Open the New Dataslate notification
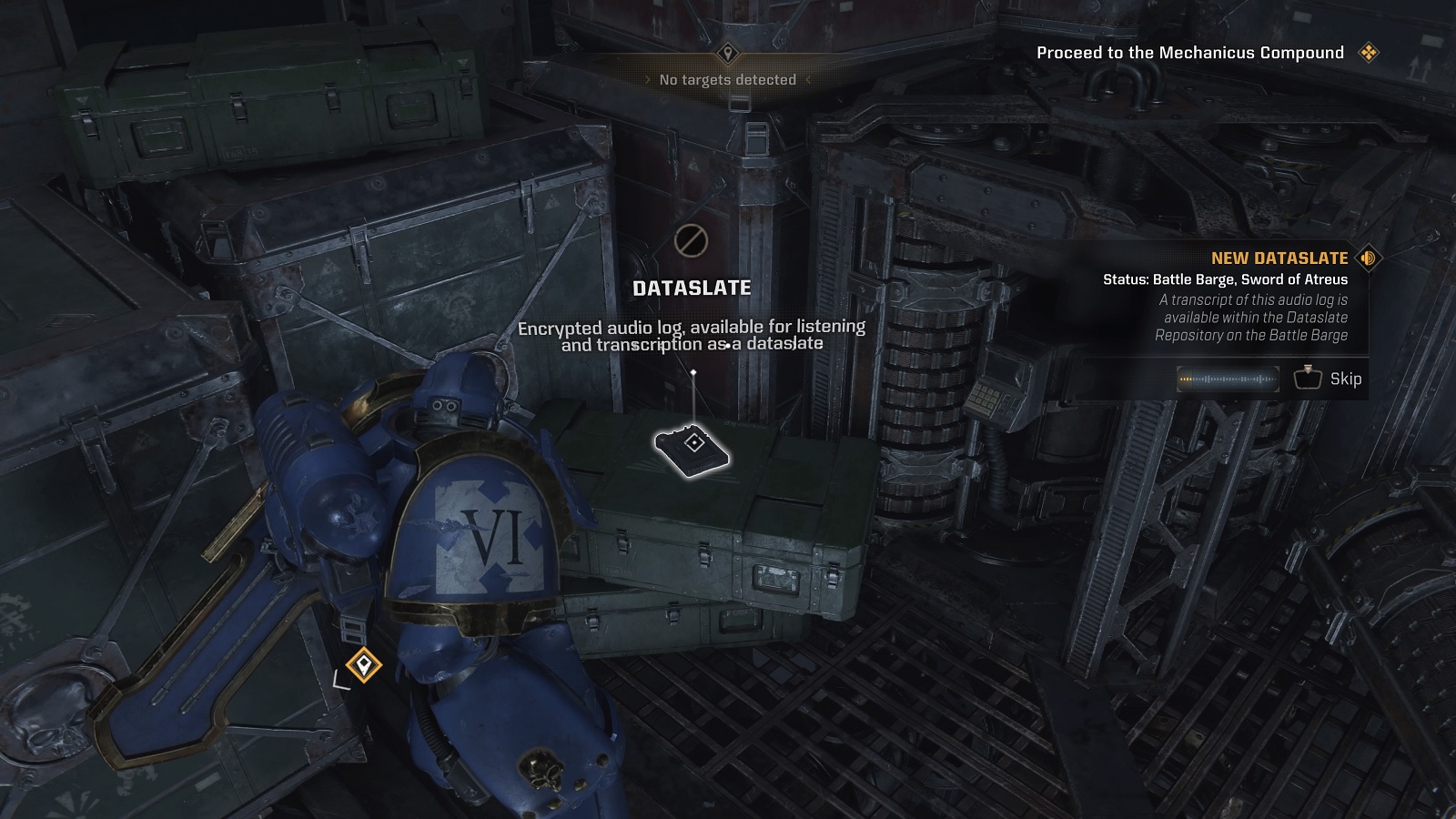 1279,258
